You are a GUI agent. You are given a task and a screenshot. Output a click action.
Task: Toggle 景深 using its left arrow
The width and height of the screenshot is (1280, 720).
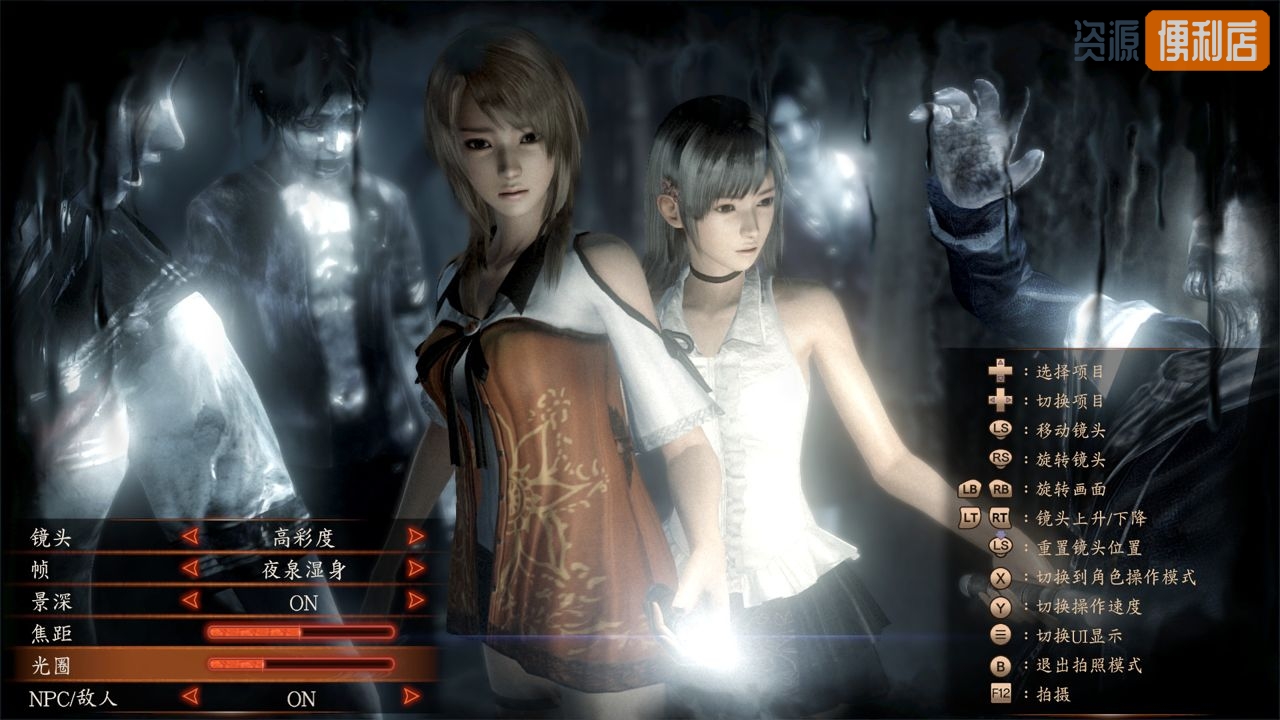[x=190, y=601]
